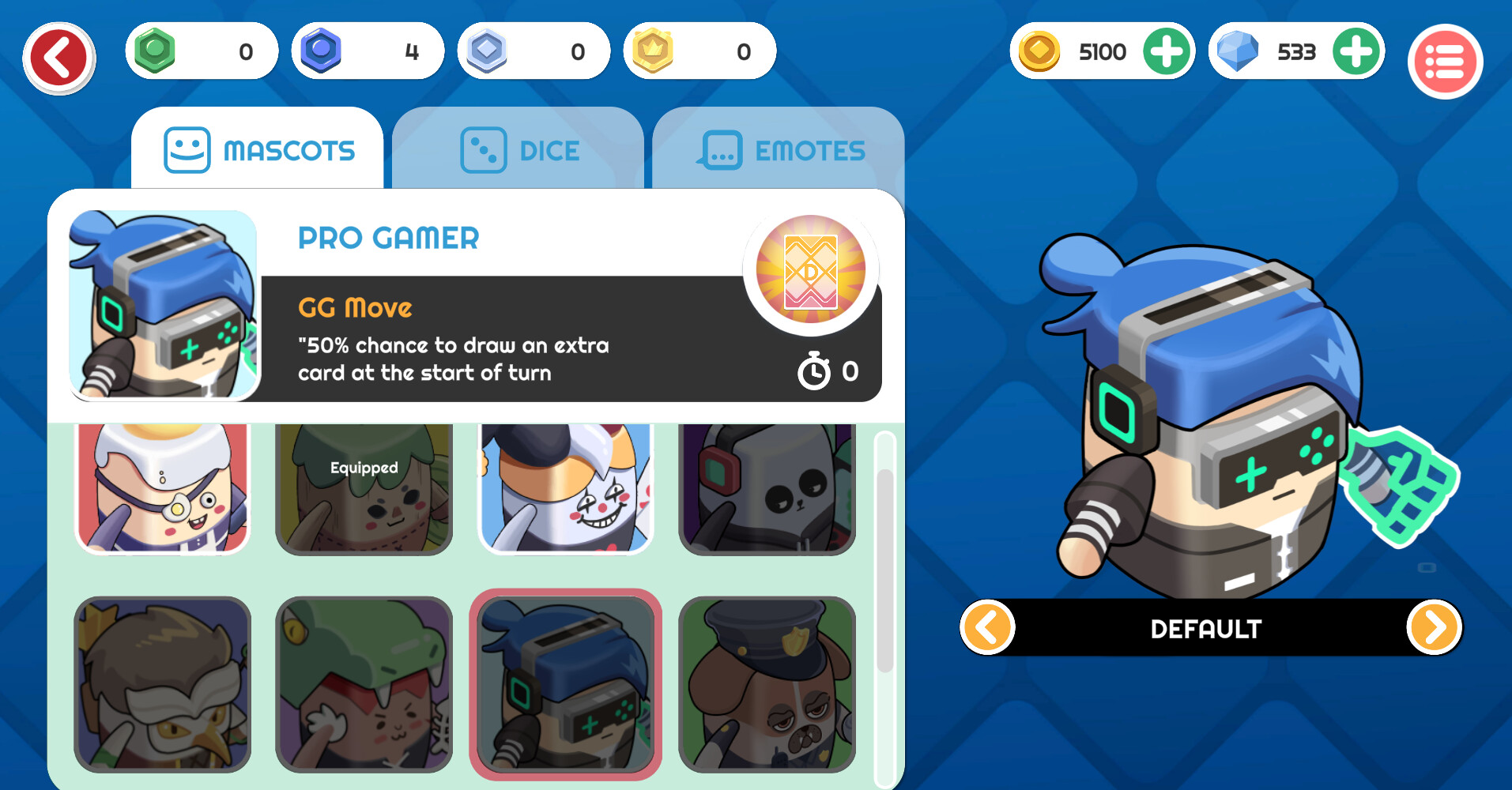Viewport: 1512px width, 790px height.
Task: Click plus to buy more coins
Action: [1167, 51]
